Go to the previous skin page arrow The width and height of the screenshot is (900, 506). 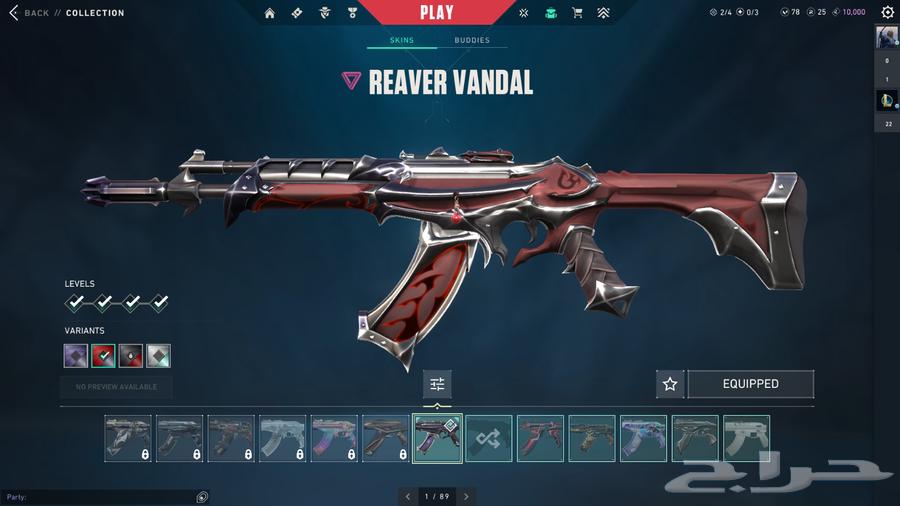pyautogui.click(x=407, y=496)
